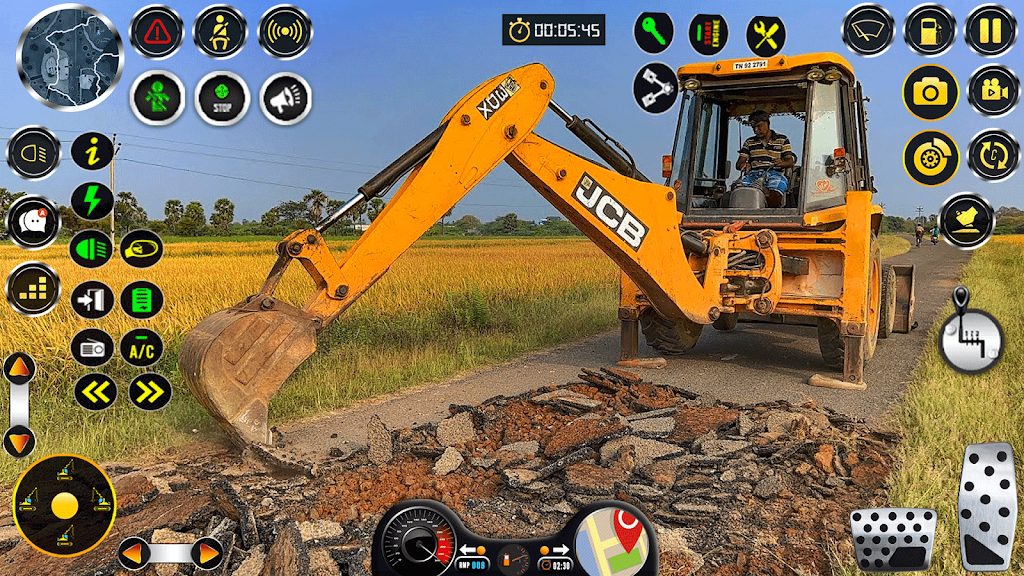Take a screenshot with the camera button
The image size is (1024, 576).
930,93
